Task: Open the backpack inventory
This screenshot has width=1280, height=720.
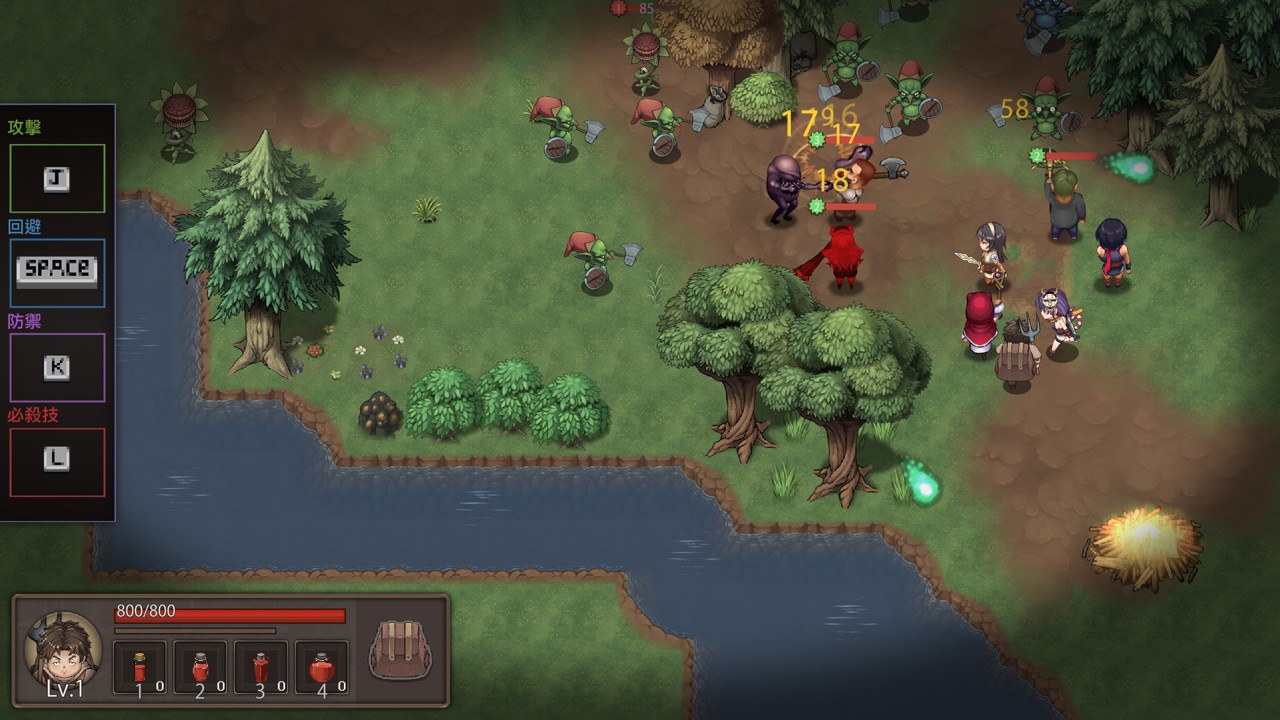Action: point(399,651)
